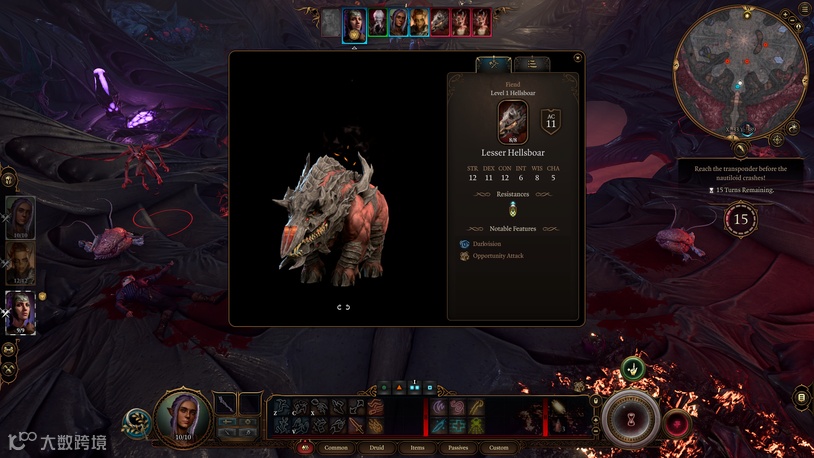Show the Items hotbar tab
Screen dimensions: 814x458
coord(418,448)
